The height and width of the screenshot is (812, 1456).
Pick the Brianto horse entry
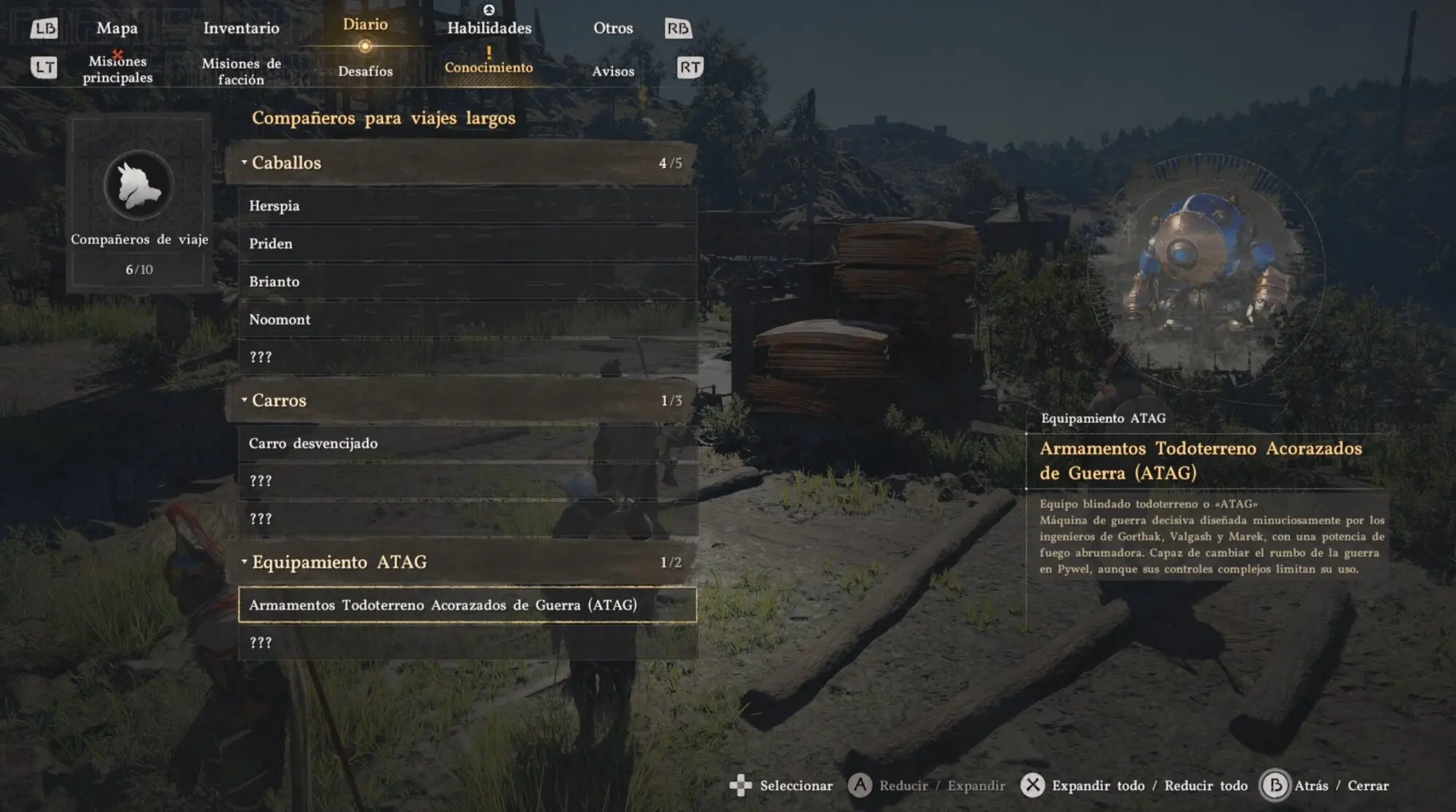[467, 282]
